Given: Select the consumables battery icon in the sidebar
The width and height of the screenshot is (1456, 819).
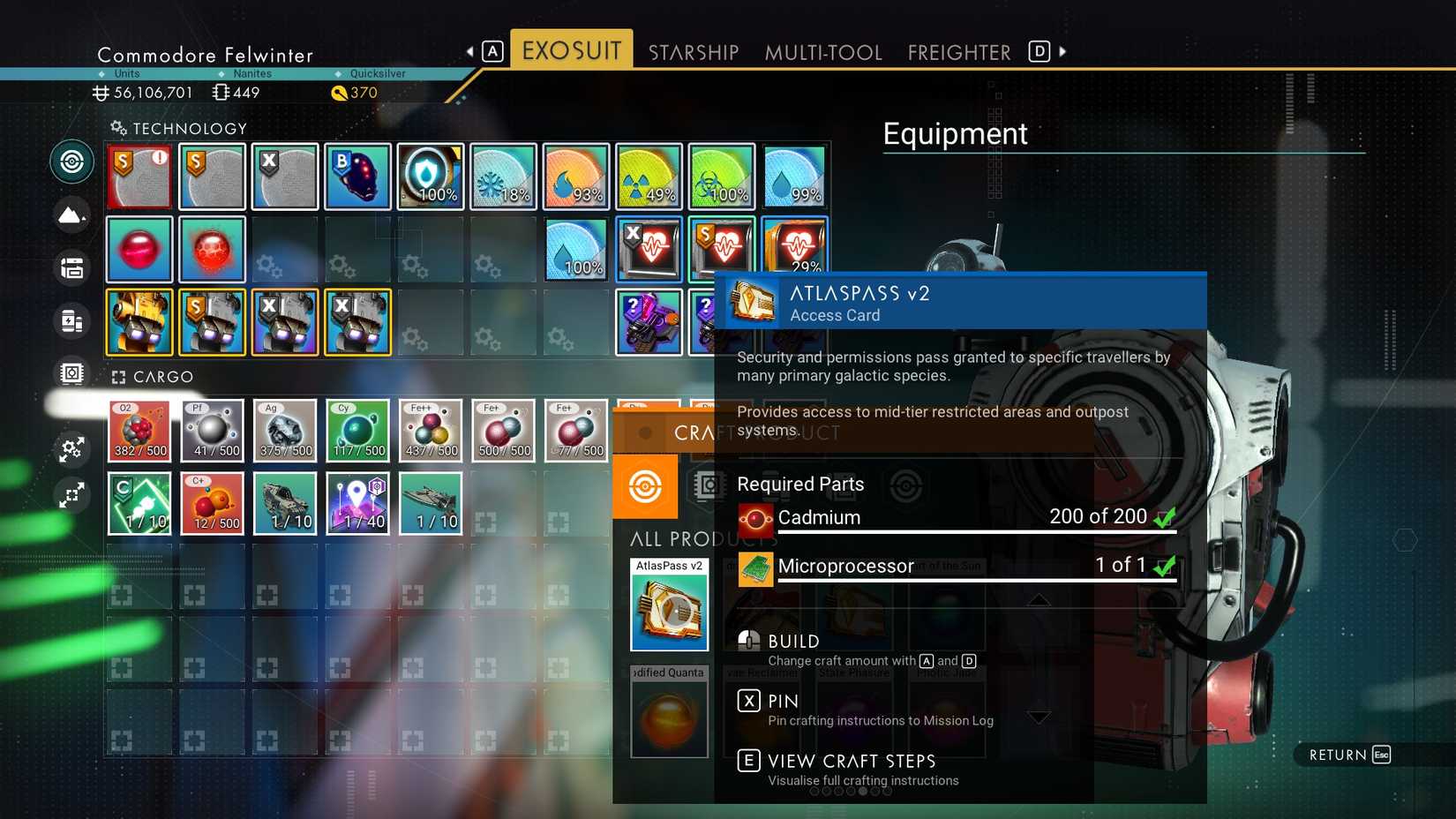Looking at the screenshot, I should 71,321.
